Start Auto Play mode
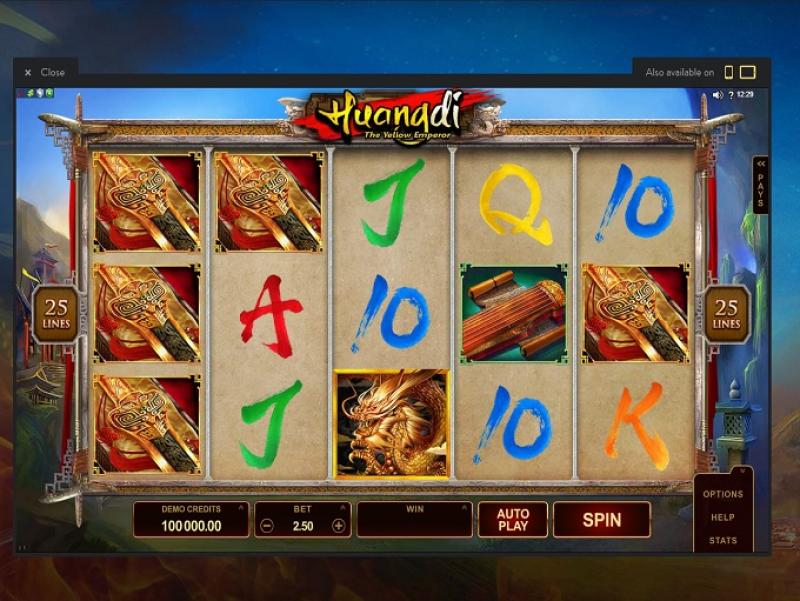Viewport: 800px width, 601px height. tap(513, 520)
